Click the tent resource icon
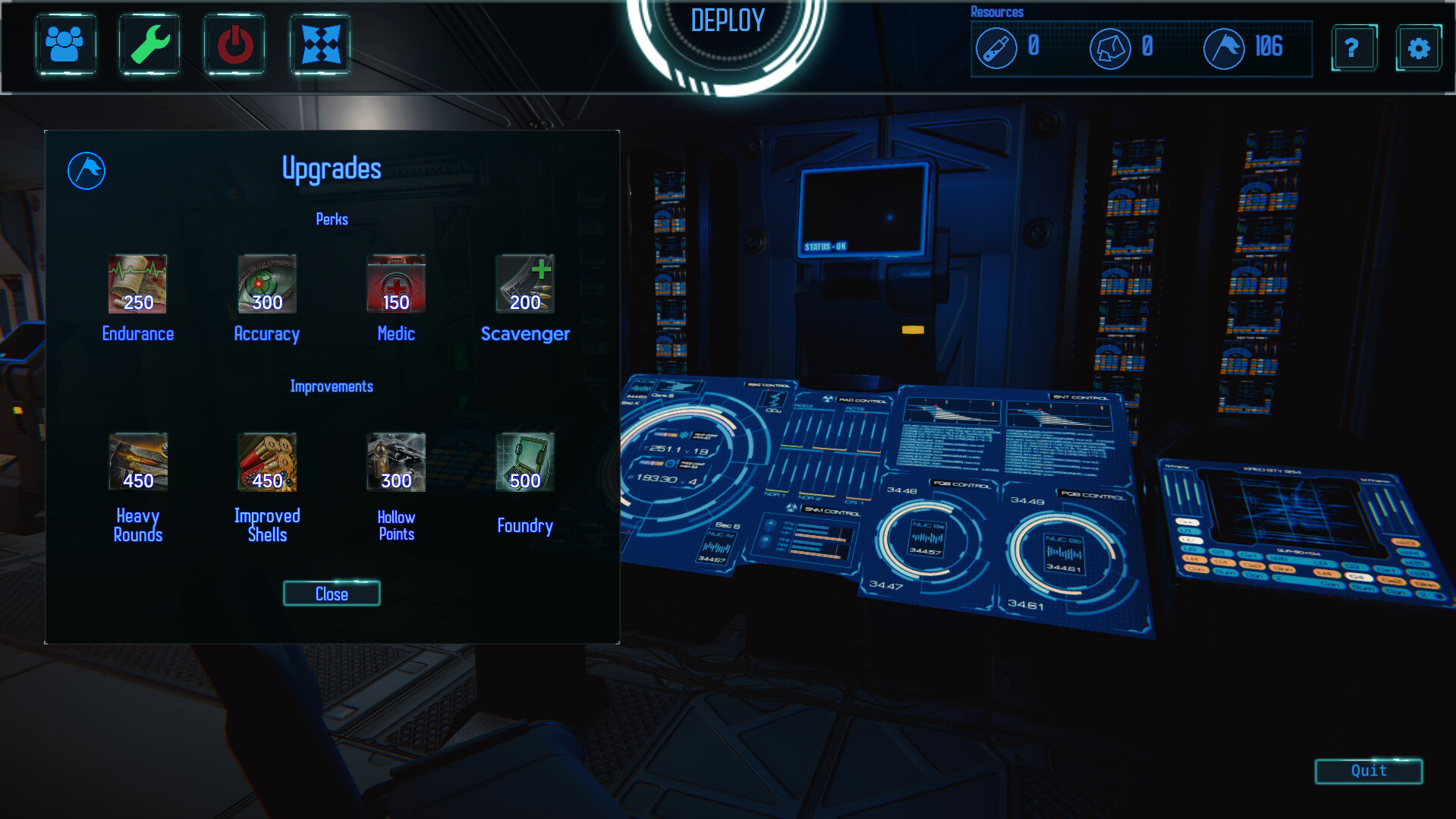1456x819 pixels. pyautogui.click(x=1109, y=48)
